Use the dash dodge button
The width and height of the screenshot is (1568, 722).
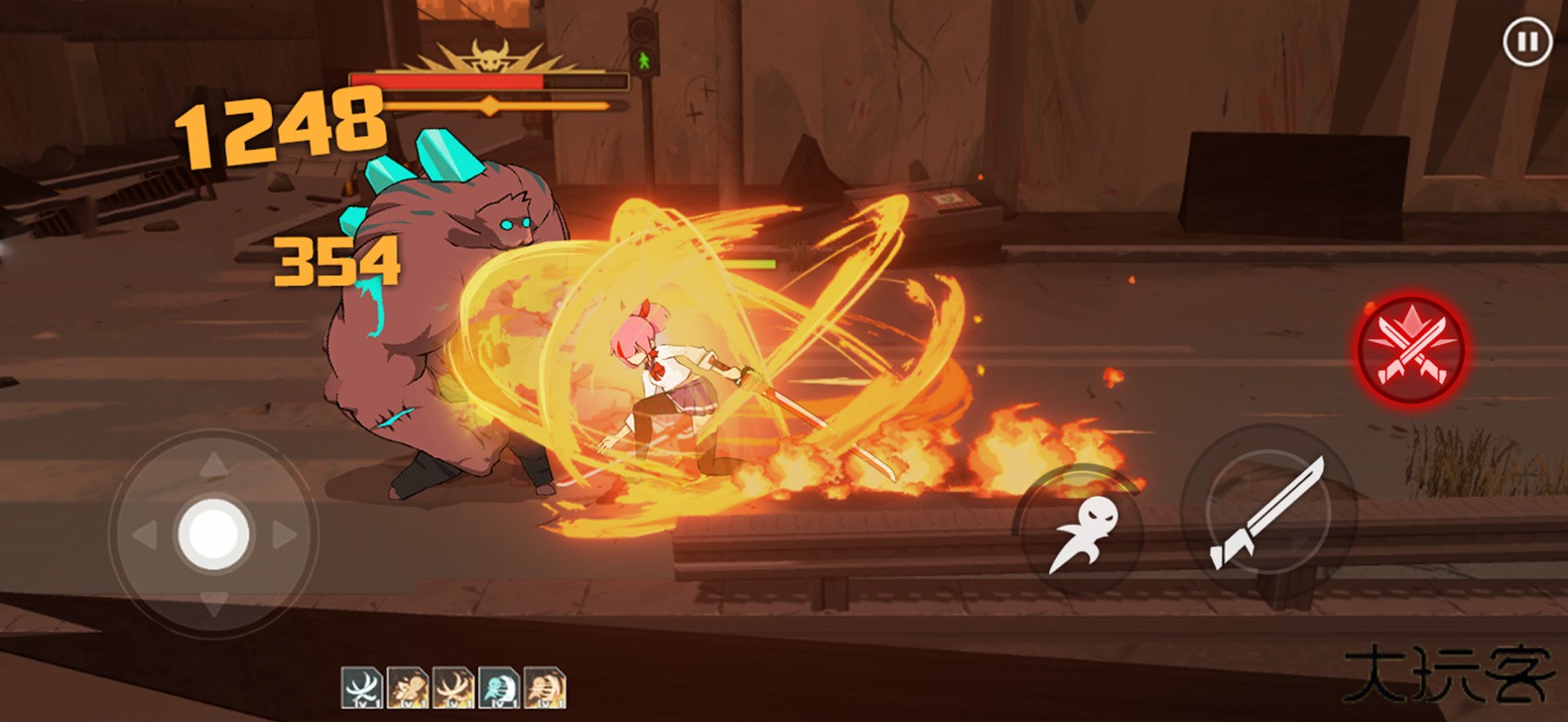(1082, 533)
